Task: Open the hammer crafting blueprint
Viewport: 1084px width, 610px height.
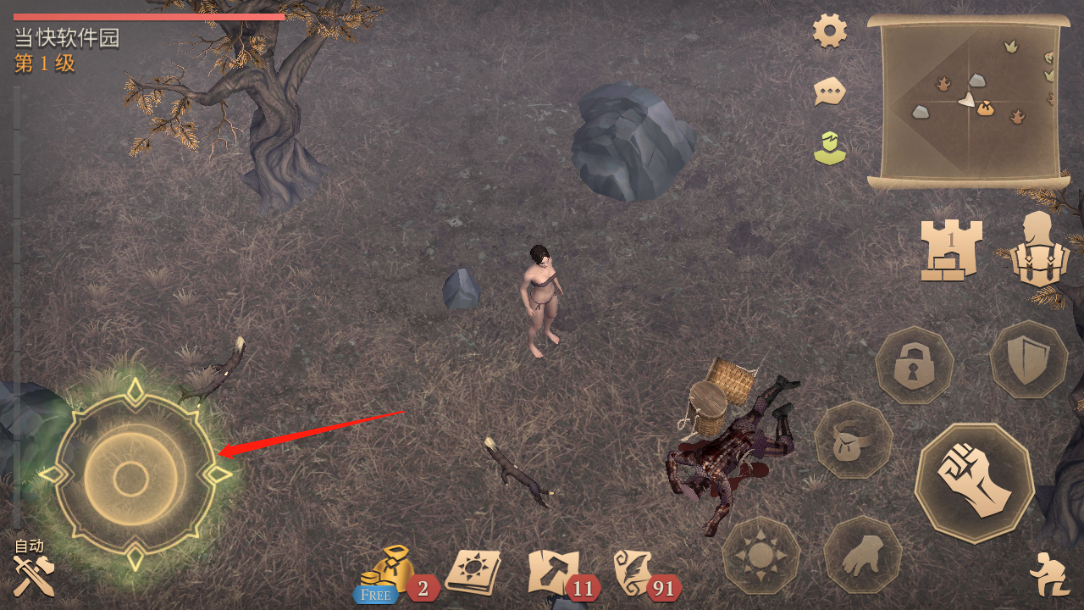Action: [x=552, y=572]
